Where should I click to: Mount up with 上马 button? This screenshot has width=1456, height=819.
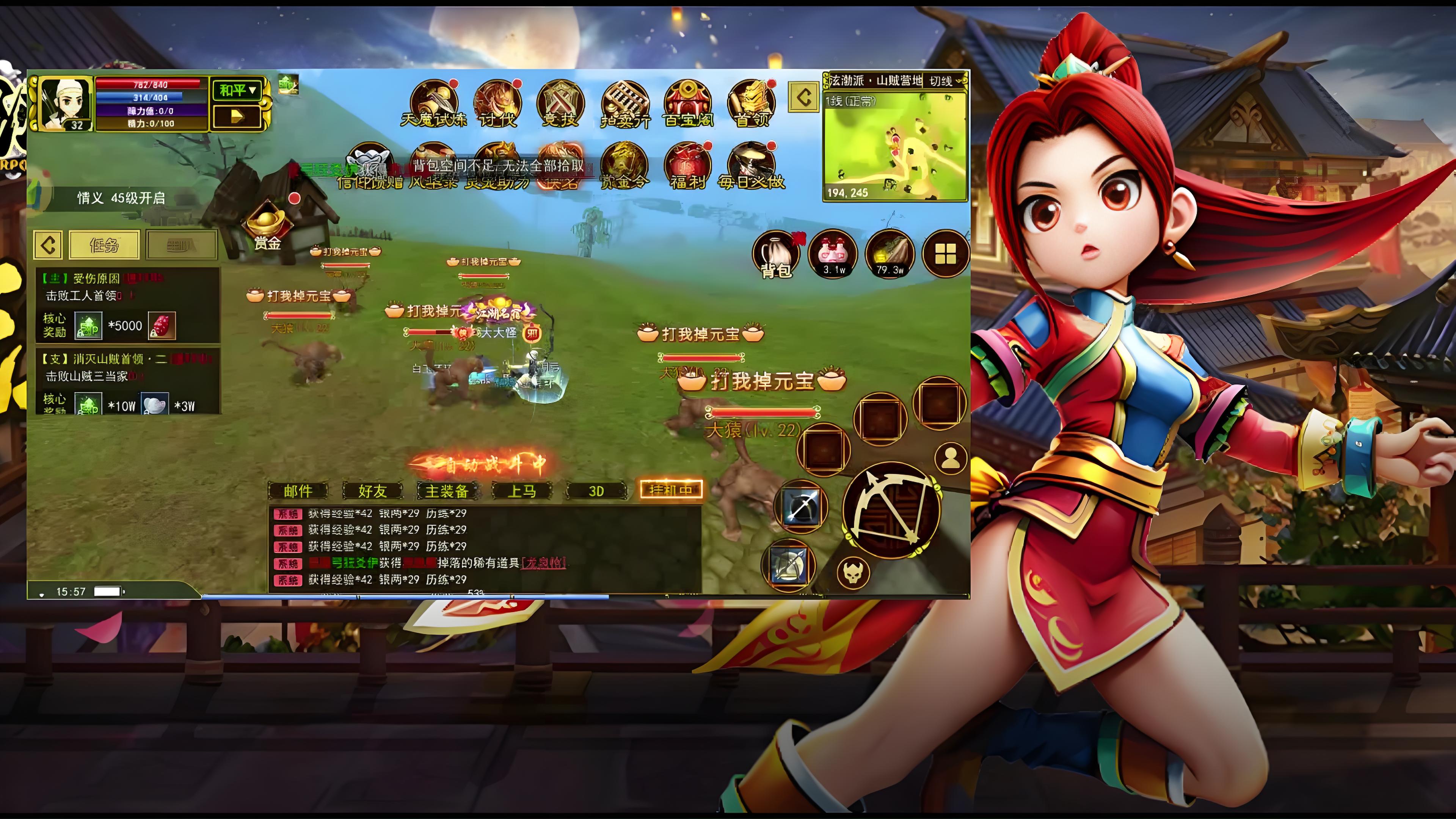[521, 491]
